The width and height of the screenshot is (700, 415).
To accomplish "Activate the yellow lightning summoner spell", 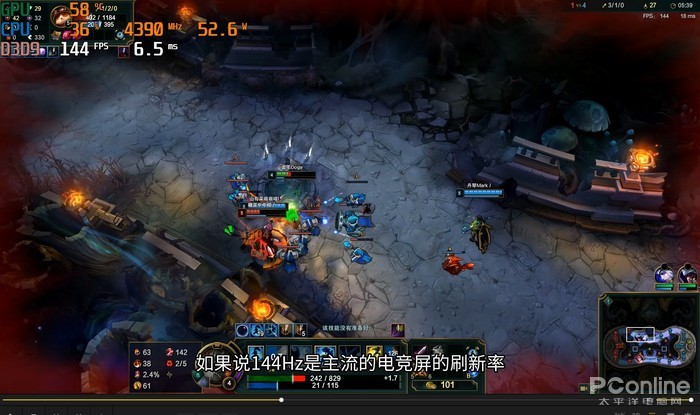I will (x=376, y=353).
